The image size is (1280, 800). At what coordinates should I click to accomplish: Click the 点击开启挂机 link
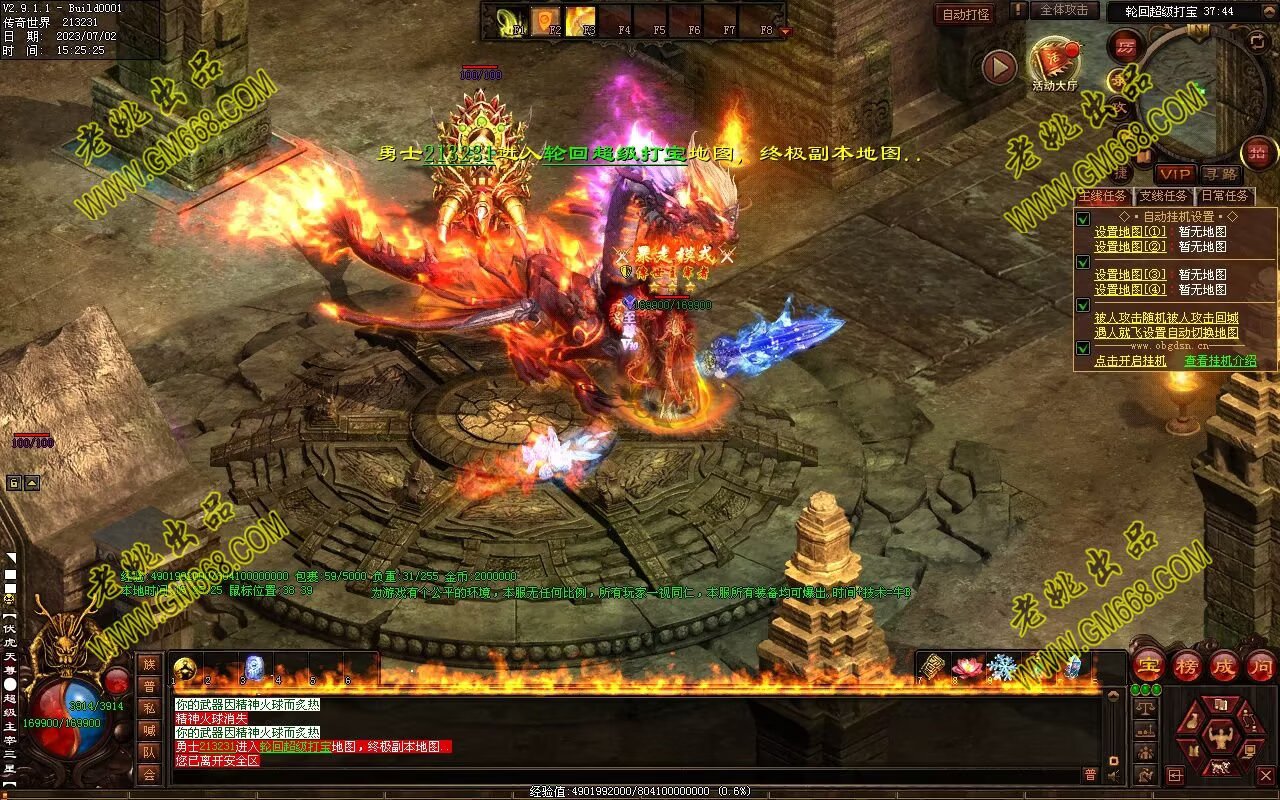click(1130, 361)
